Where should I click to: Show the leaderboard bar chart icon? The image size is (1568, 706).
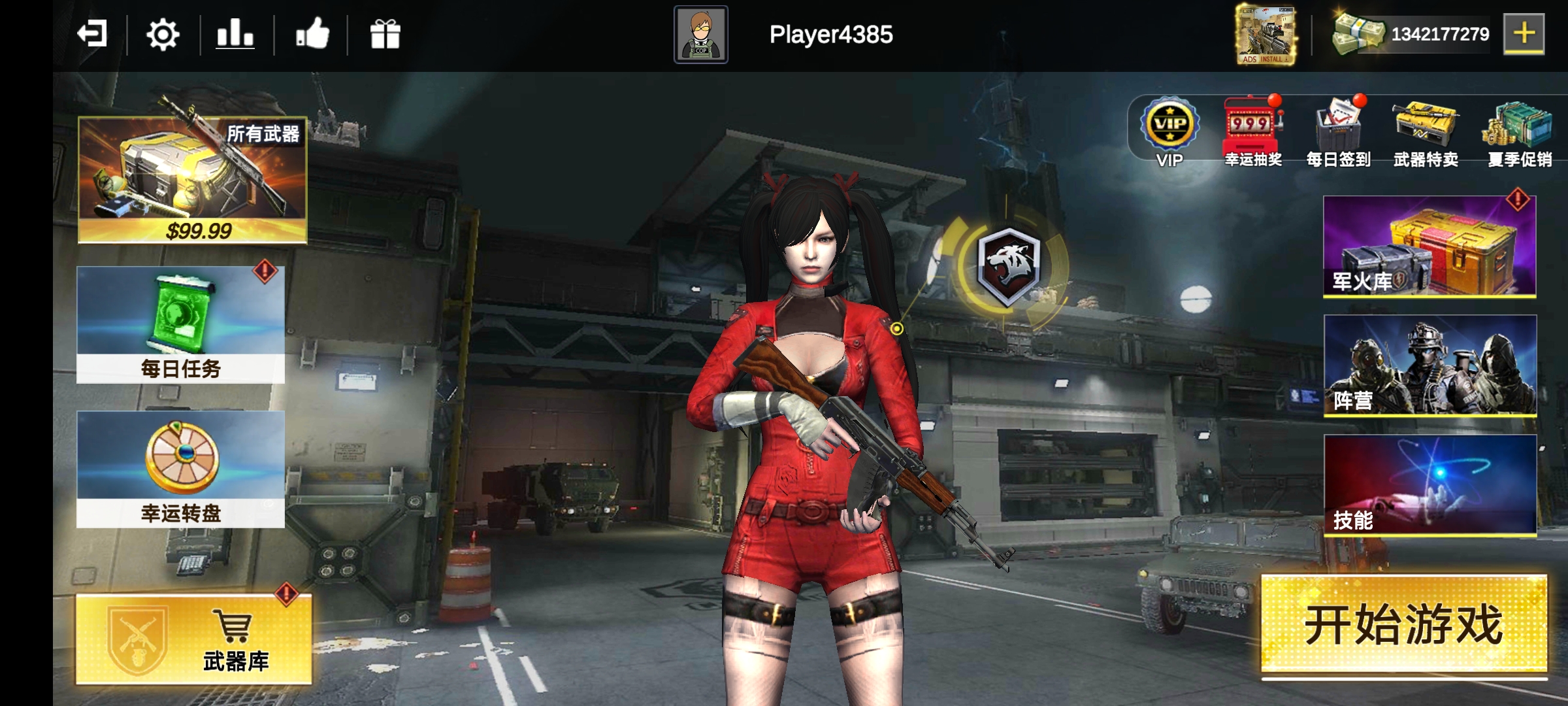pos(235,34)
